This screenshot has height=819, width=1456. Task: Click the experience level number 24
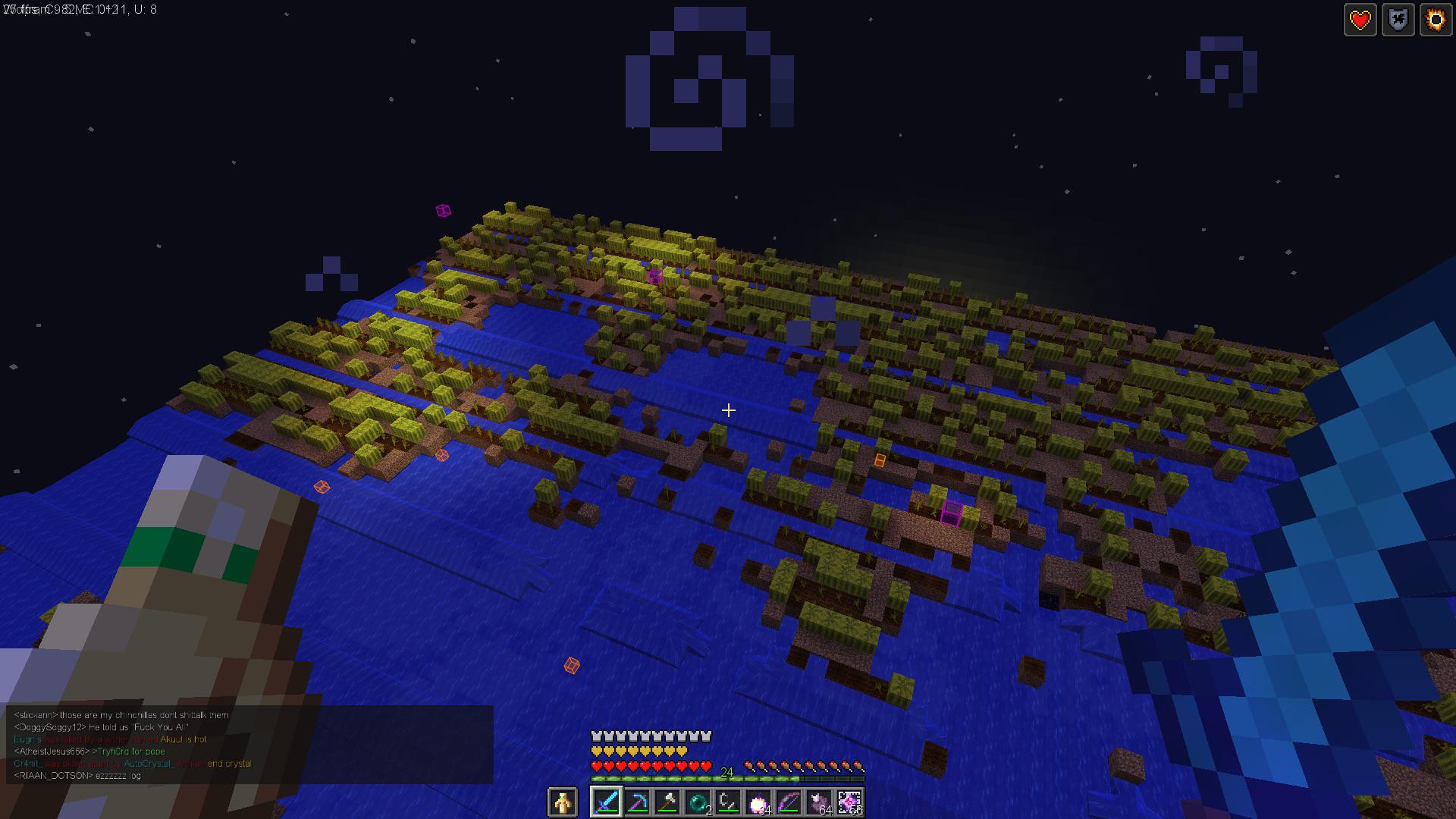(x=726, y=771)
